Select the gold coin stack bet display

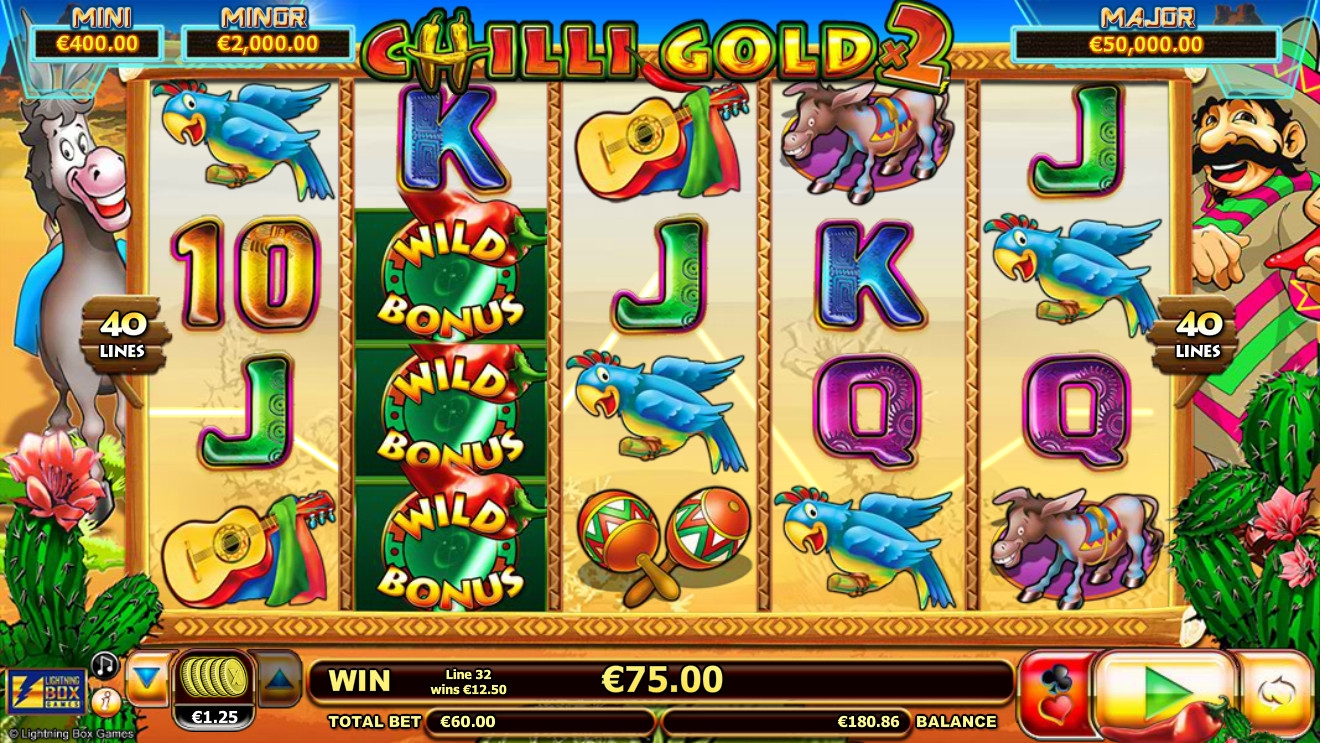click(x=212, y=679)
